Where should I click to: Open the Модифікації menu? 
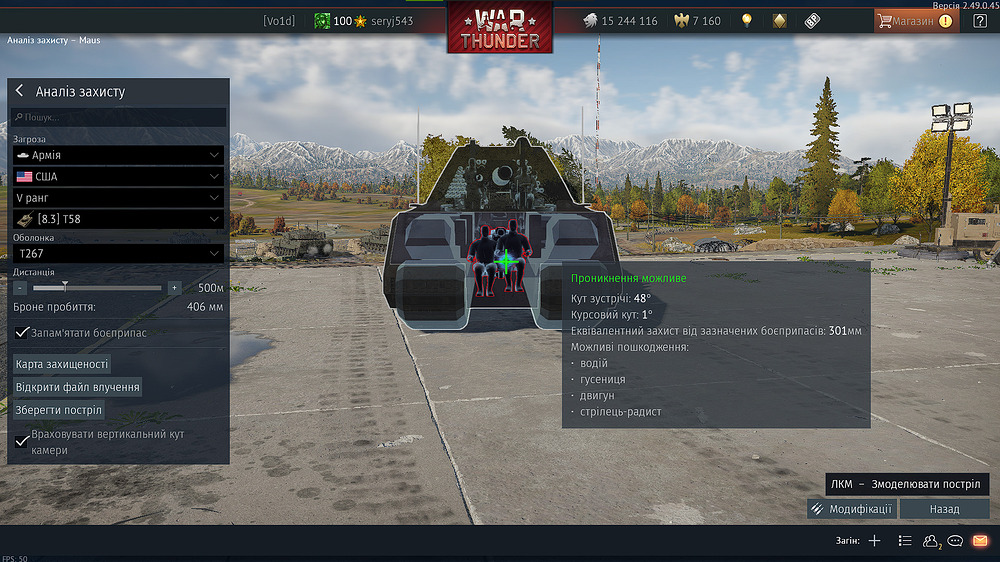coord(852,509)
